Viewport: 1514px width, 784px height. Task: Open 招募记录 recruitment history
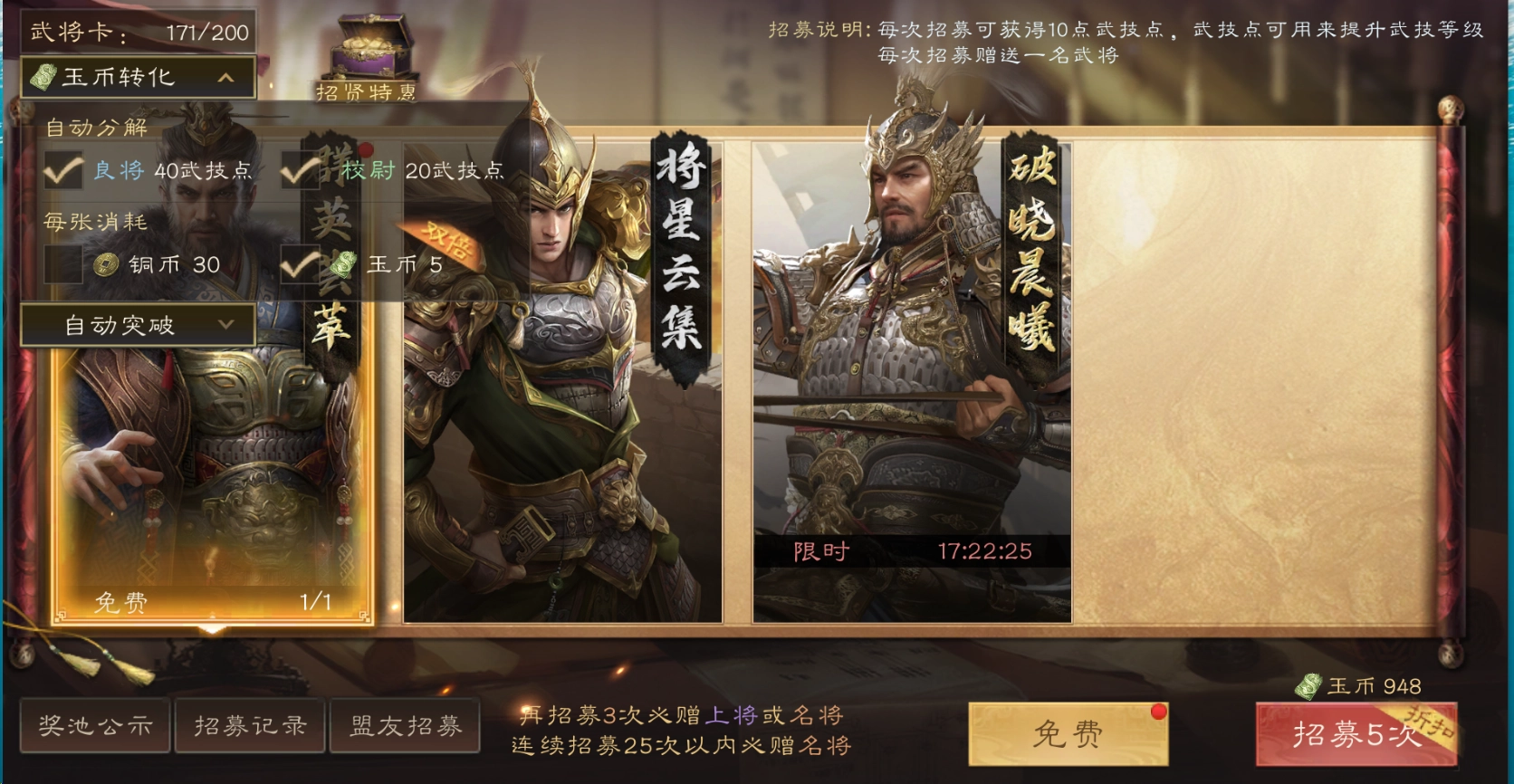249,725
